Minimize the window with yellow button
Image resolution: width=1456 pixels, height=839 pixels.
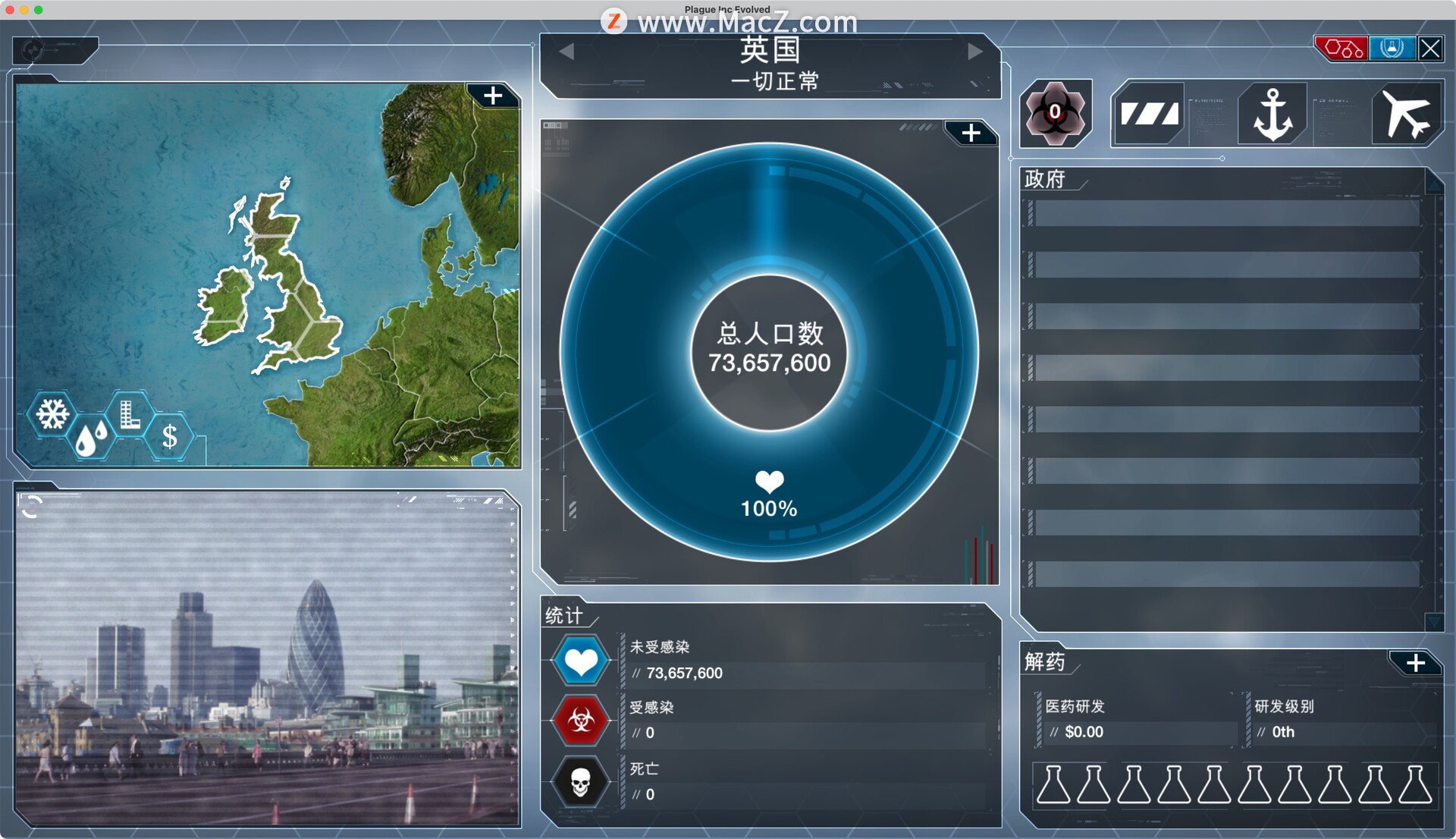tap(24, 10)
